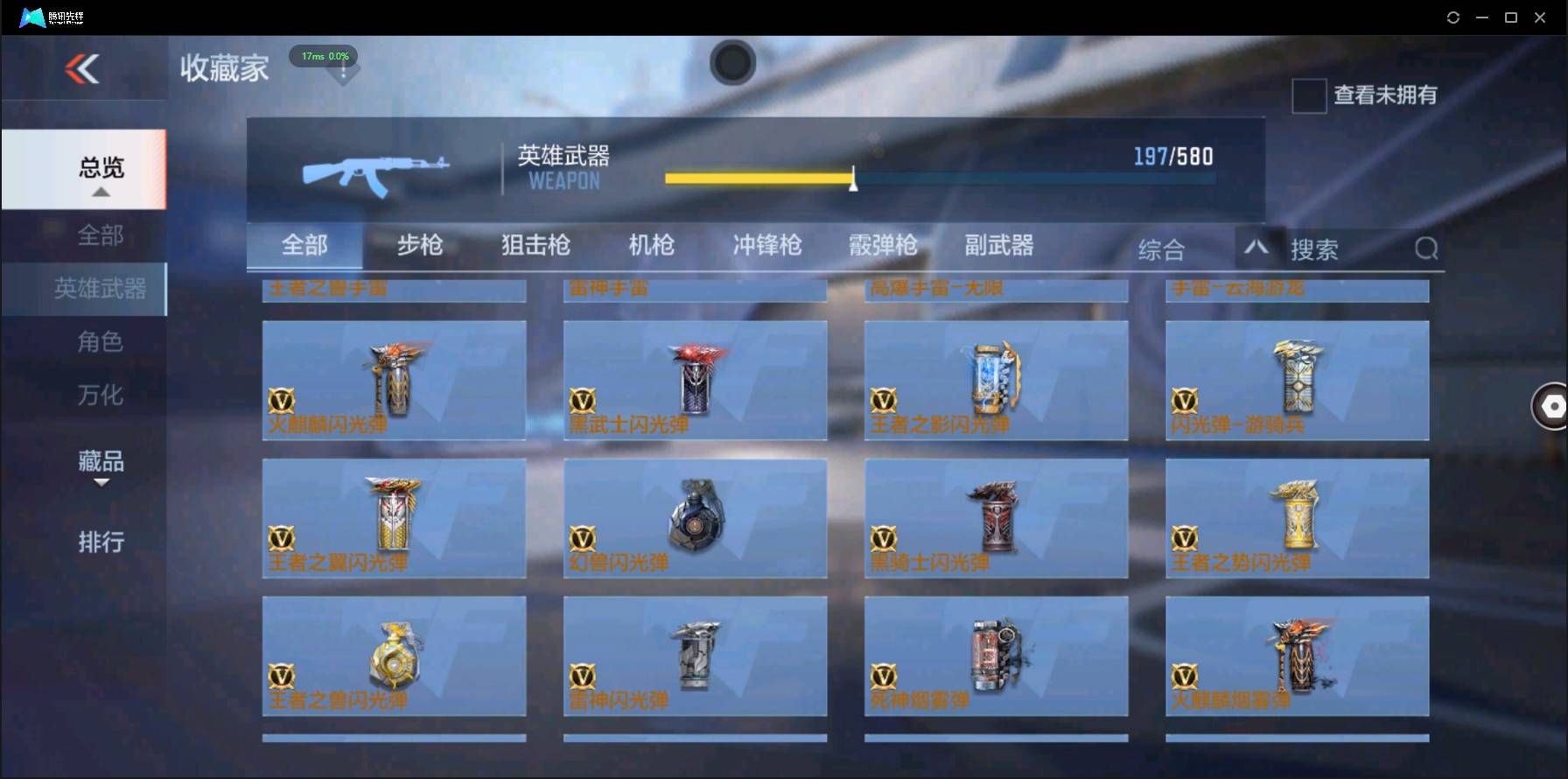Viewport: 1568px width, 779px height.
Task: Collapse the search bar with the chevron arrow
Action: click(x=1257, y=249)
